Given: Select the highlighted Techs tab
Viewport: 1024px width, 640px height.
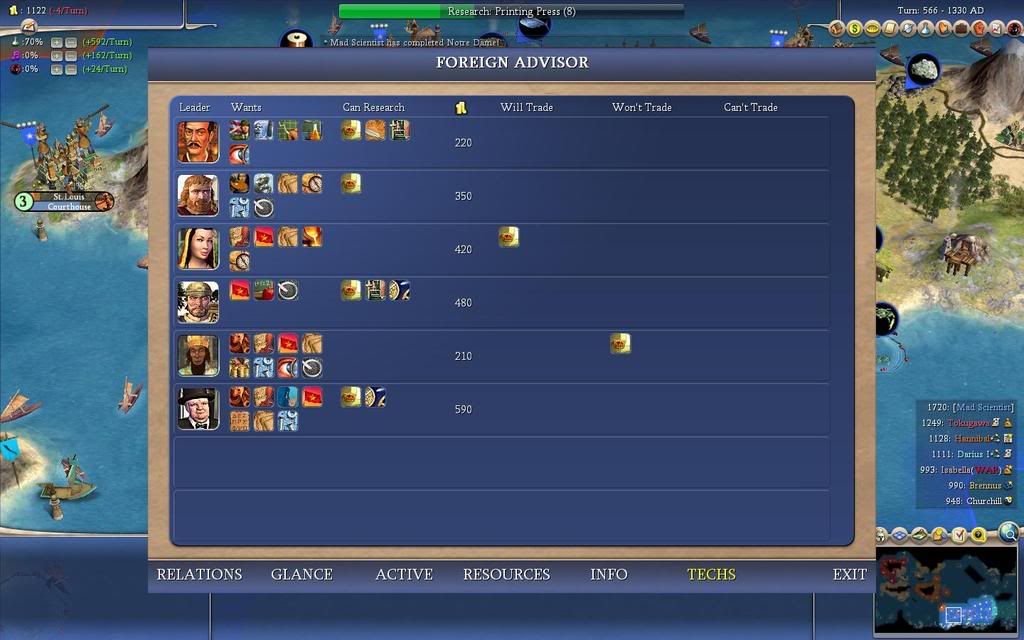Looking at the screenshot, I should 711,574.
